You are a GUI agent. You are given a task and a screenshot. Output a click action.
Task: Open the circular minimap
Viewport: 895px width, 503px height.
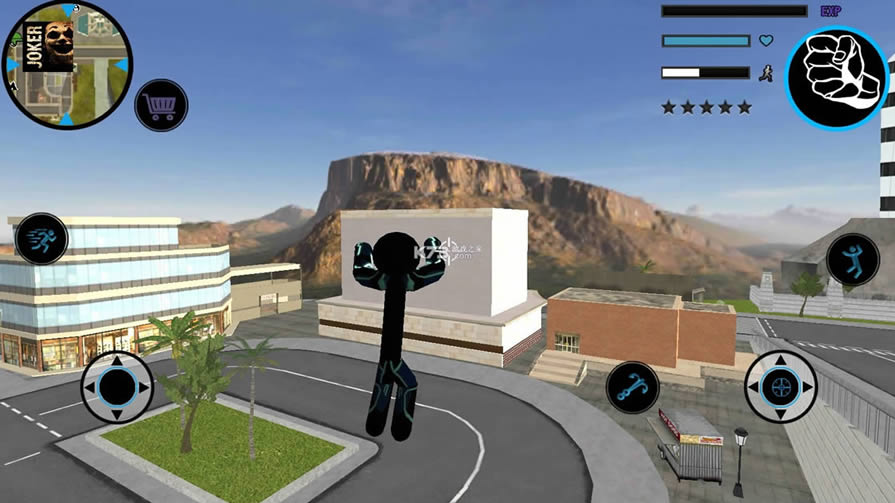click(x=67, y=65)
